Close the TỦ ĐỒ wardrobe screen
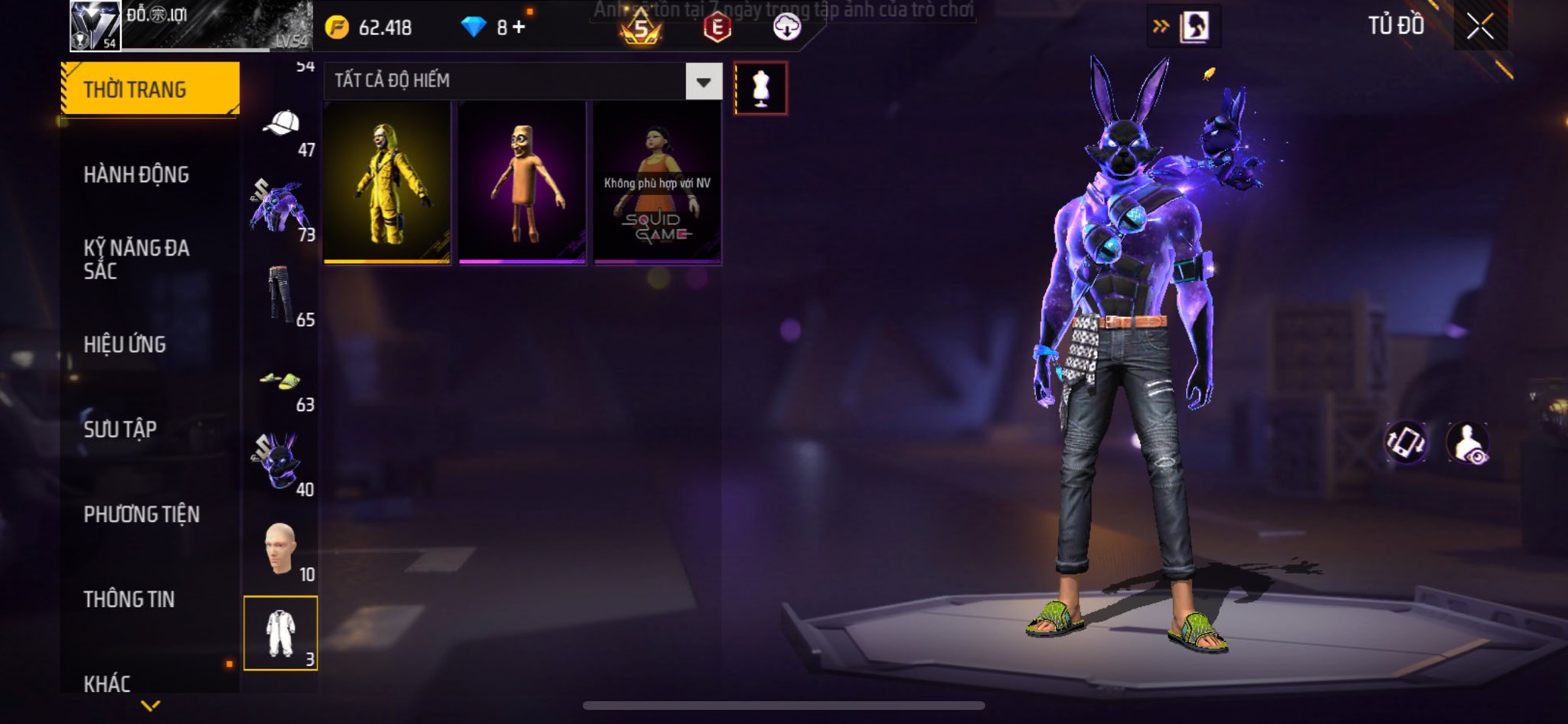Screen dimensions: 1568x724 click(x=1480, y=27)
